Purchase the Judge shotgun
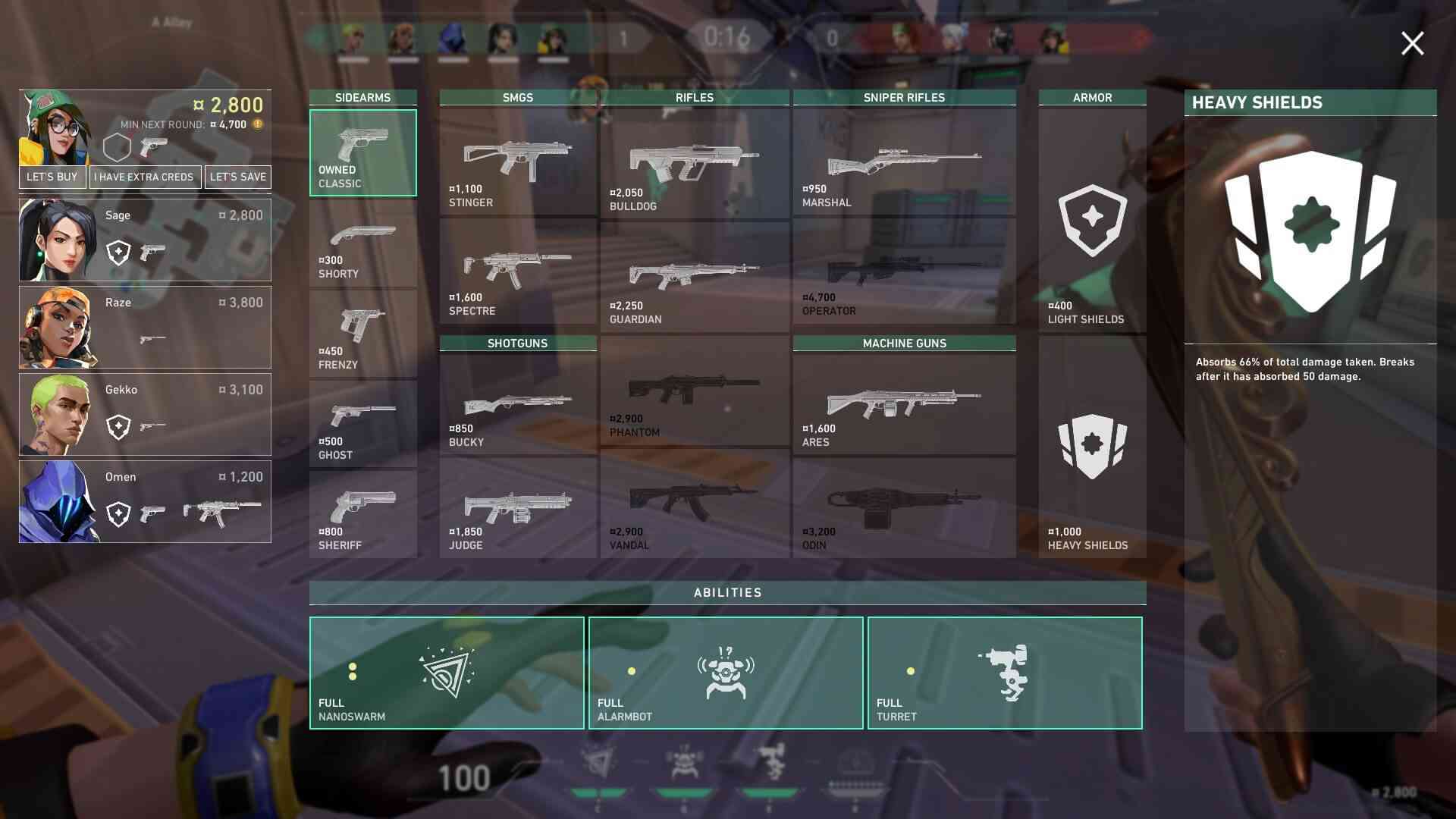 (518, 508)
